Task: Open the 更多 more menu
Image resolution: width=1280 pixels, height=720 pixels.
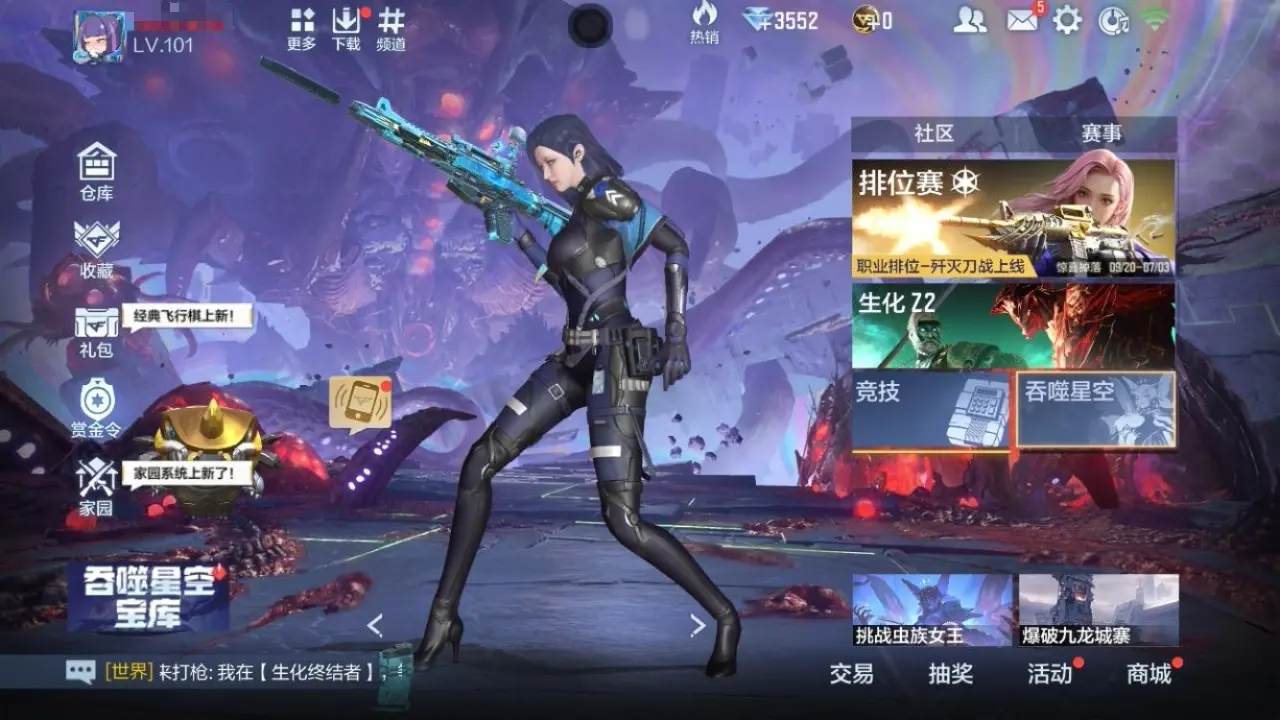Action: [x=301, y=29]
